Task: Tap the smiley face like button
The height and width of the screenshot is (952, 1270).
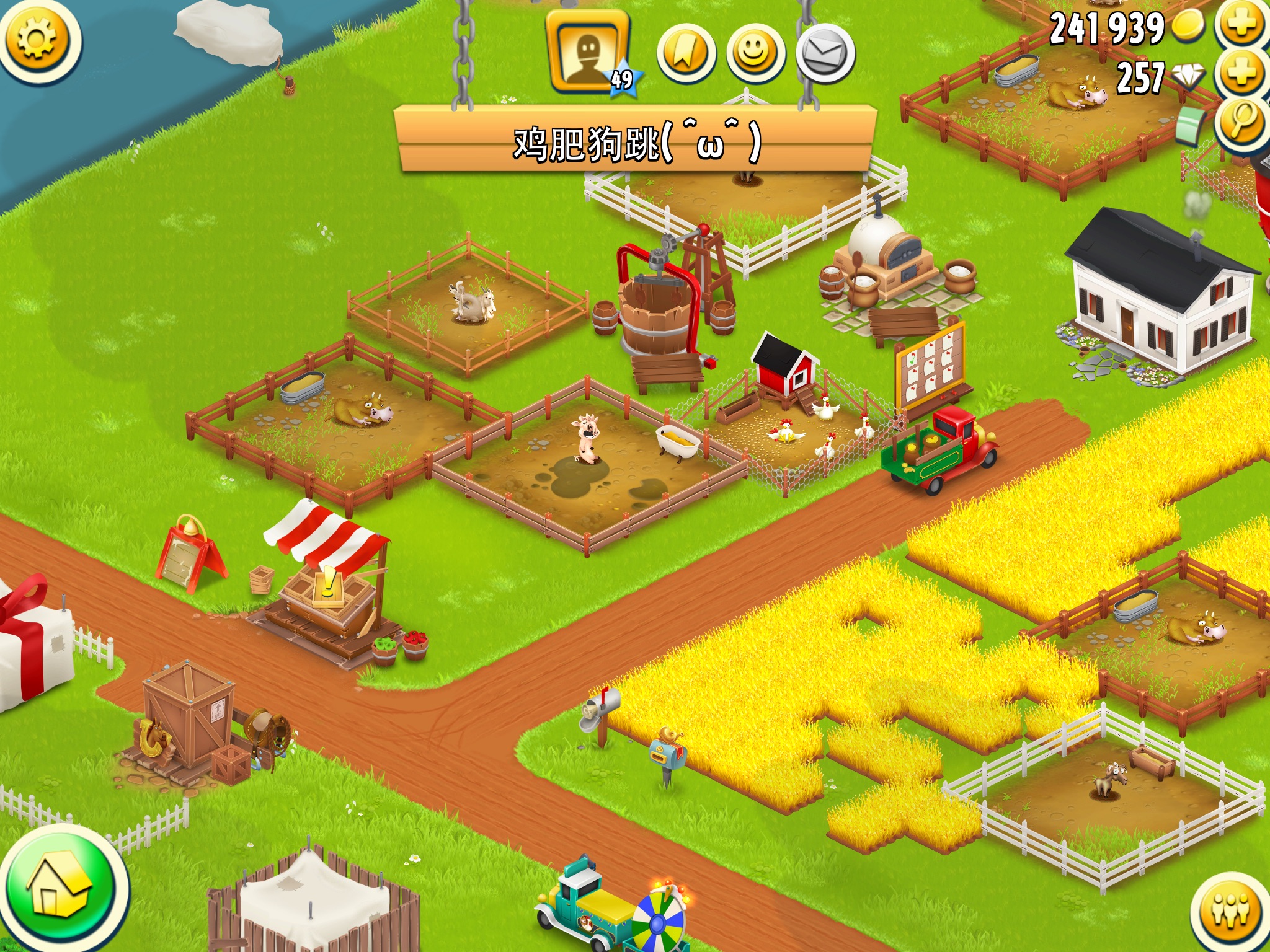Action: pyautogui.click(x=755, y=55)
